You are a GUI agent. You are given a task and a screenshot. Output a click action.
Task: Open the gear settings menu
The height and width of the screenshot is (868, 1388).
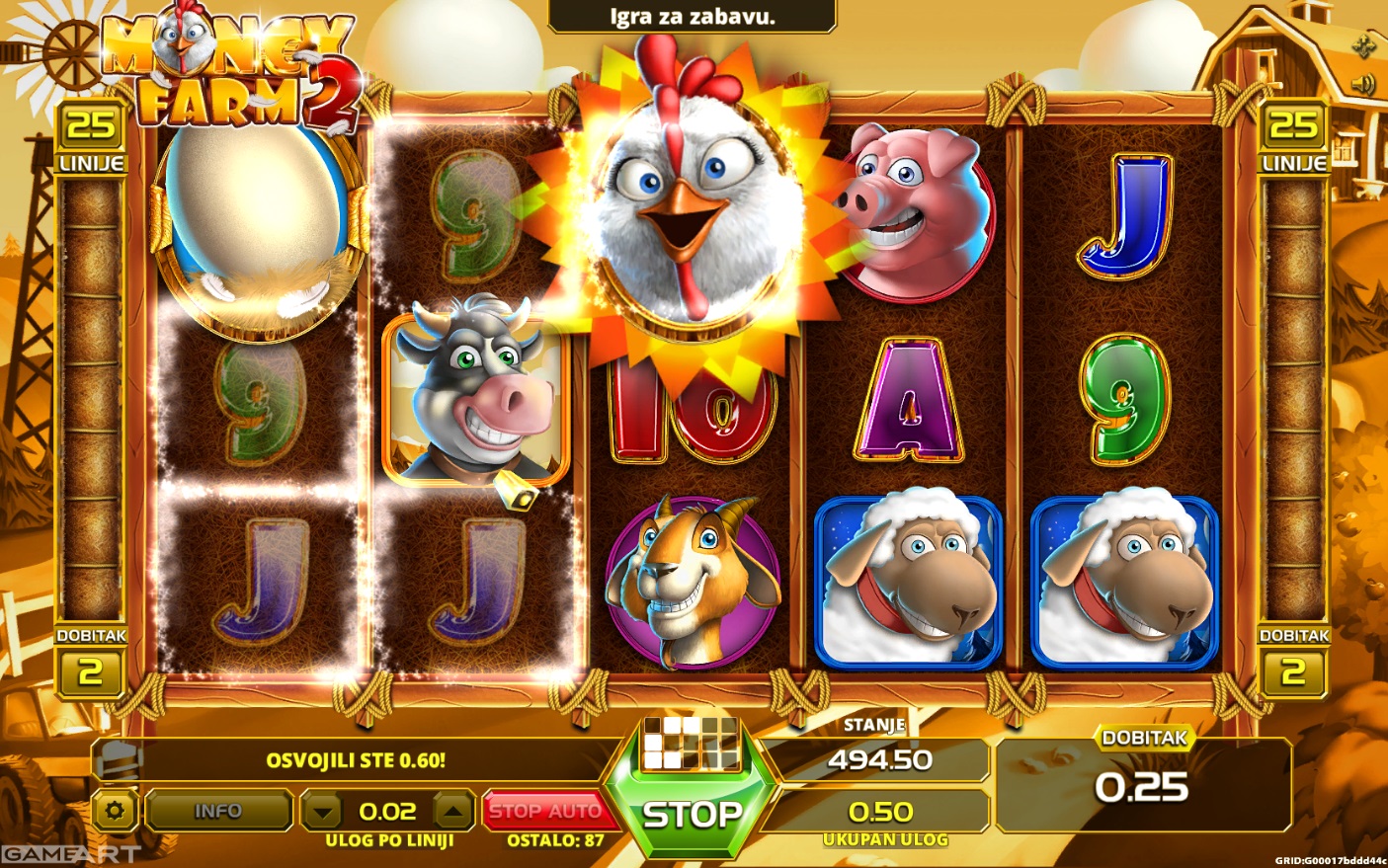pyautogui.click(x=115, y=811)
